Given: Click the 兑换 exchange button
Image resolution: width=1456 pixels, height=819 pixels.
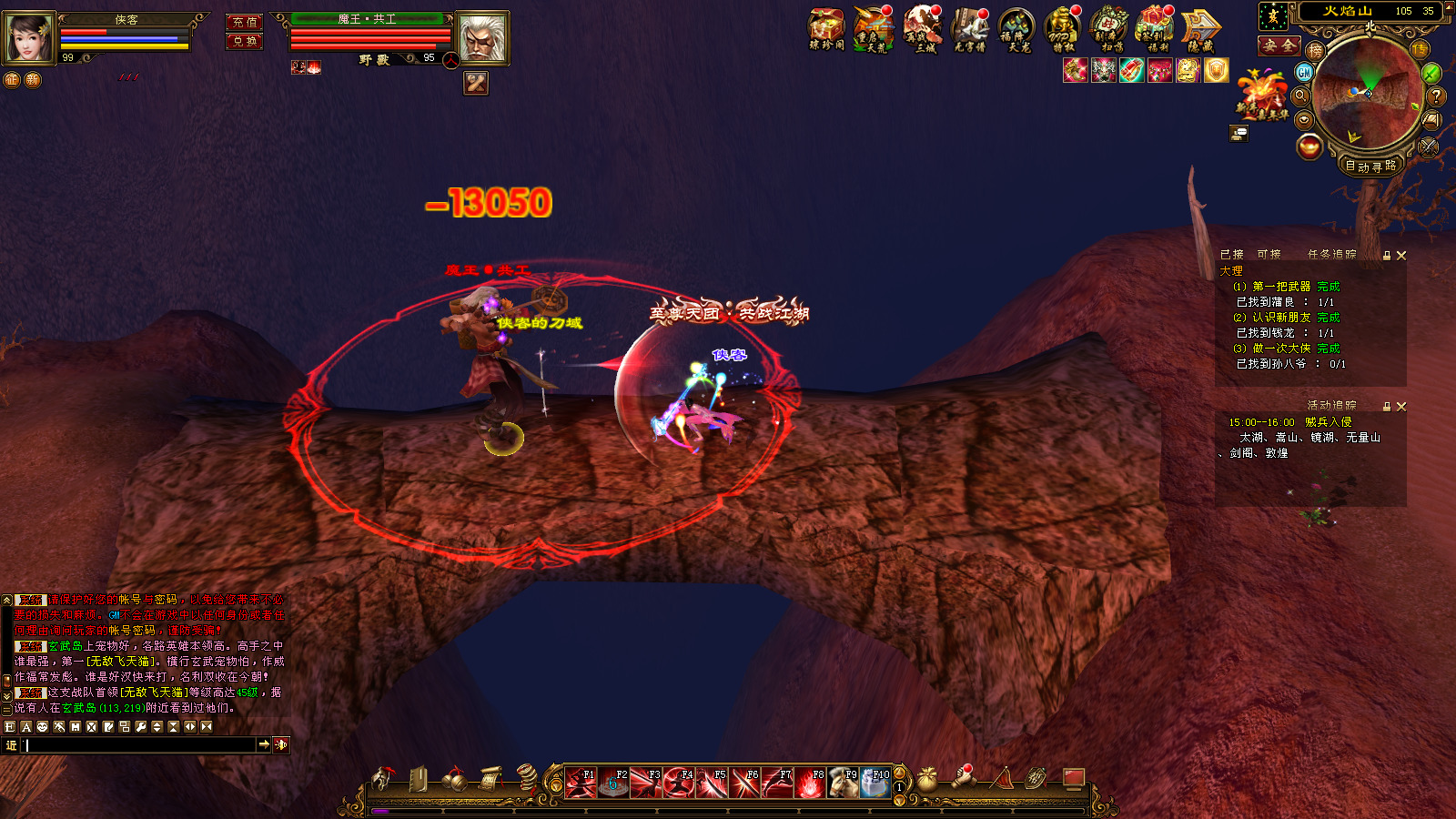Looking at the screenshot, I should click(244, 41).
